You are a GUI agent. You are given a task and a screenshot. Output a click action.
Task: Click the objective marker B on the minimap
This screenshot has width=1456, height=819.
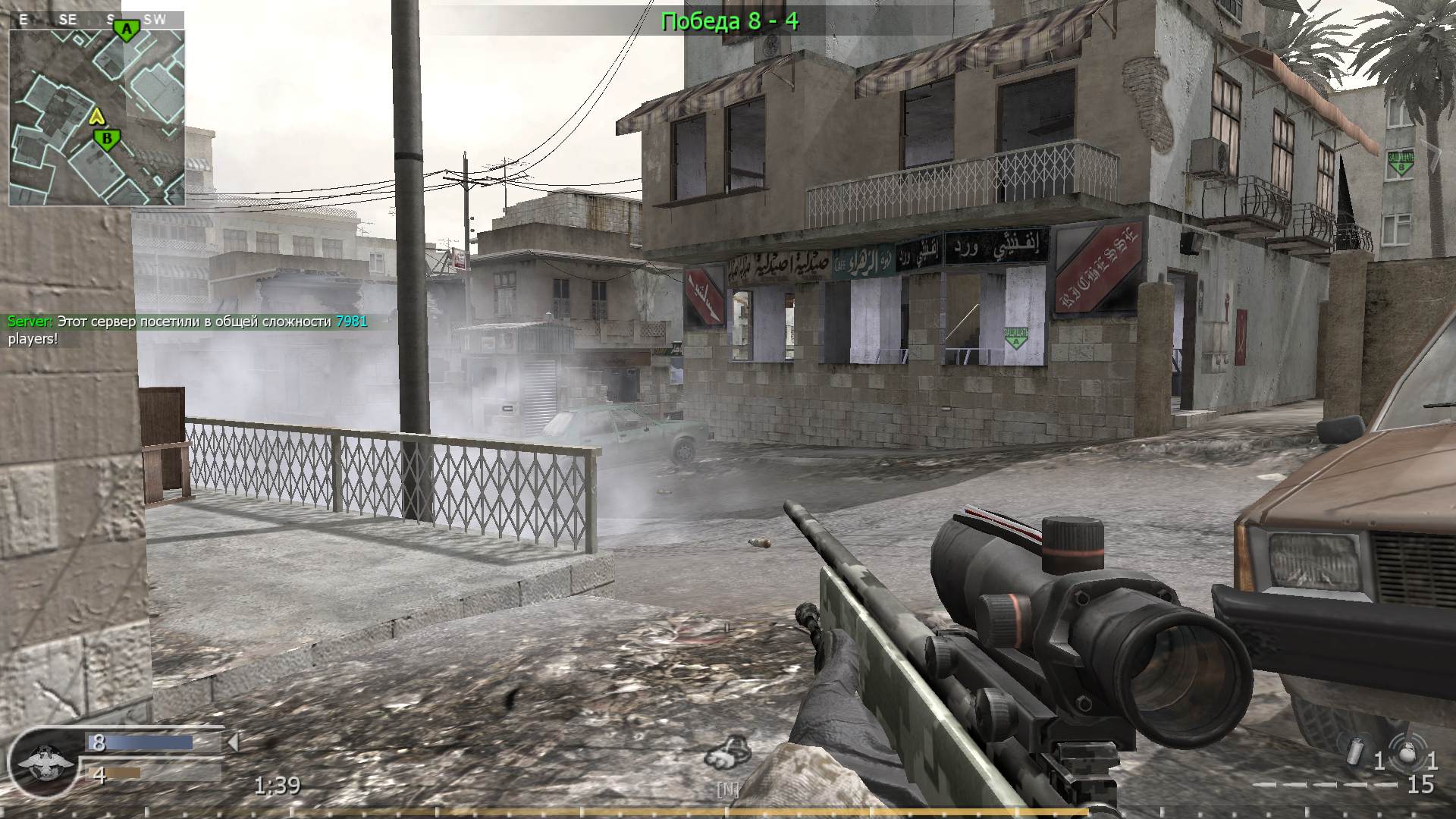pos(106,139)
